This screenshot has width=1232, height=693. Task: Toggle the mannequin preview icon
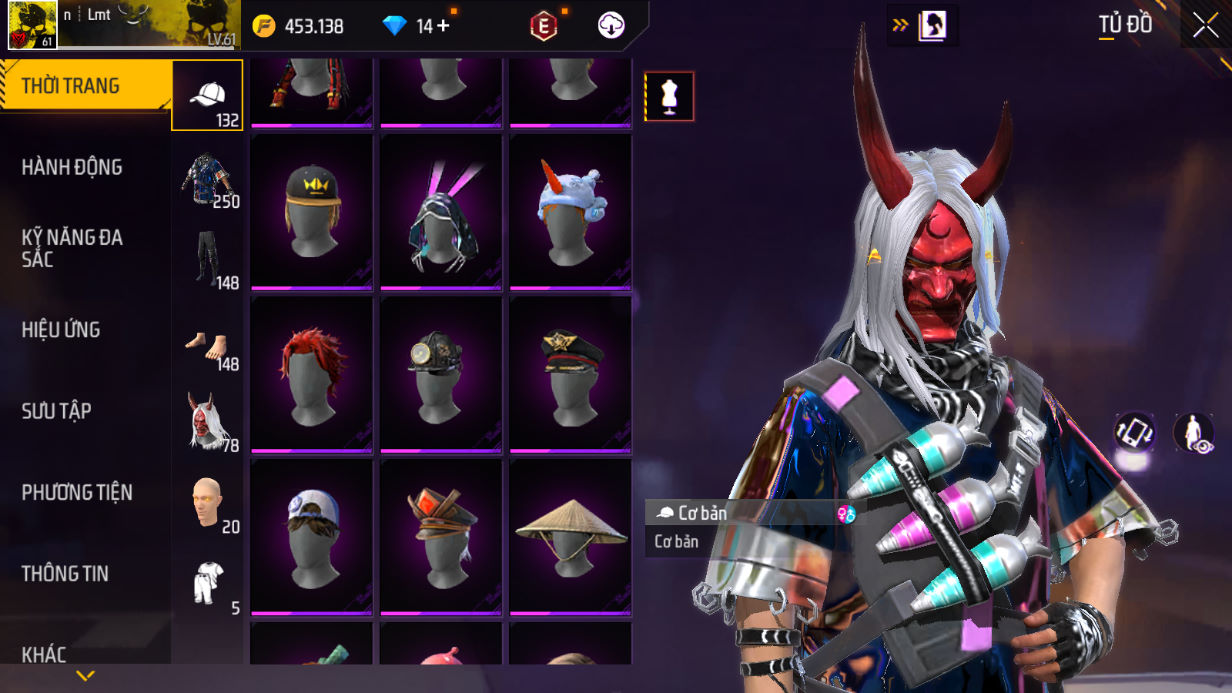click(x=669, y=97)
